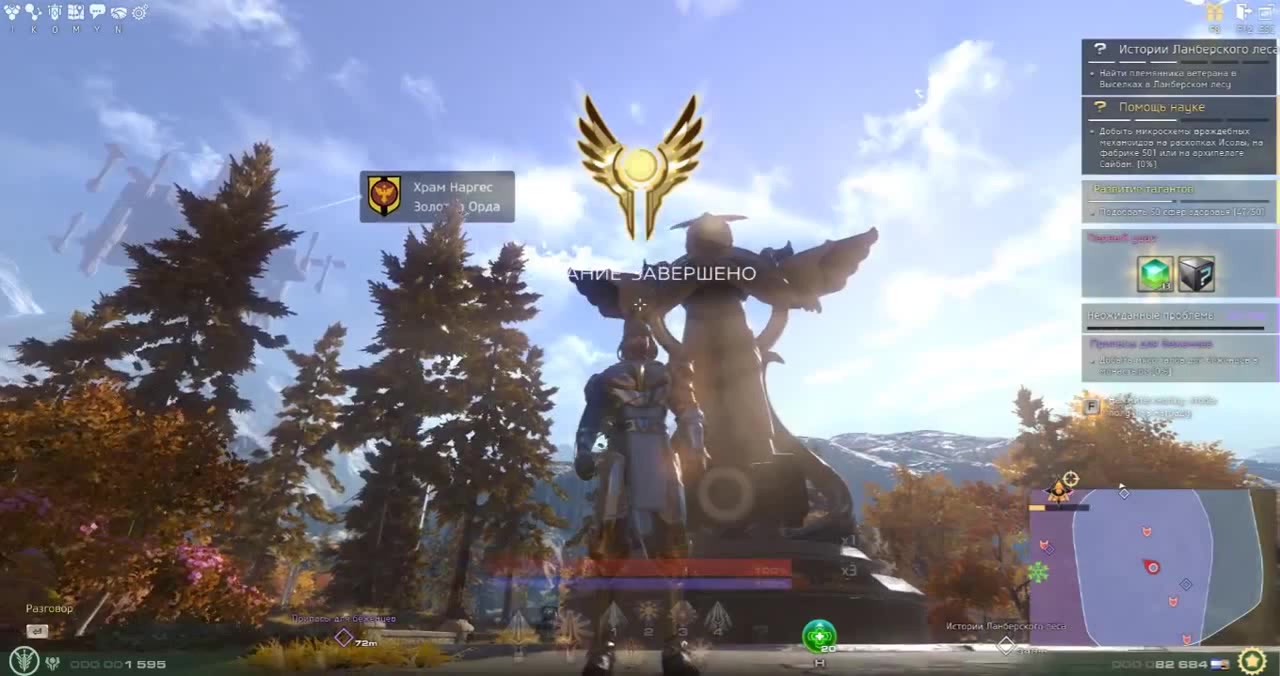The height and width of the screenshot is (676, 1280).
Task: Open the settings gear icon
Action: tap(139, 12)
